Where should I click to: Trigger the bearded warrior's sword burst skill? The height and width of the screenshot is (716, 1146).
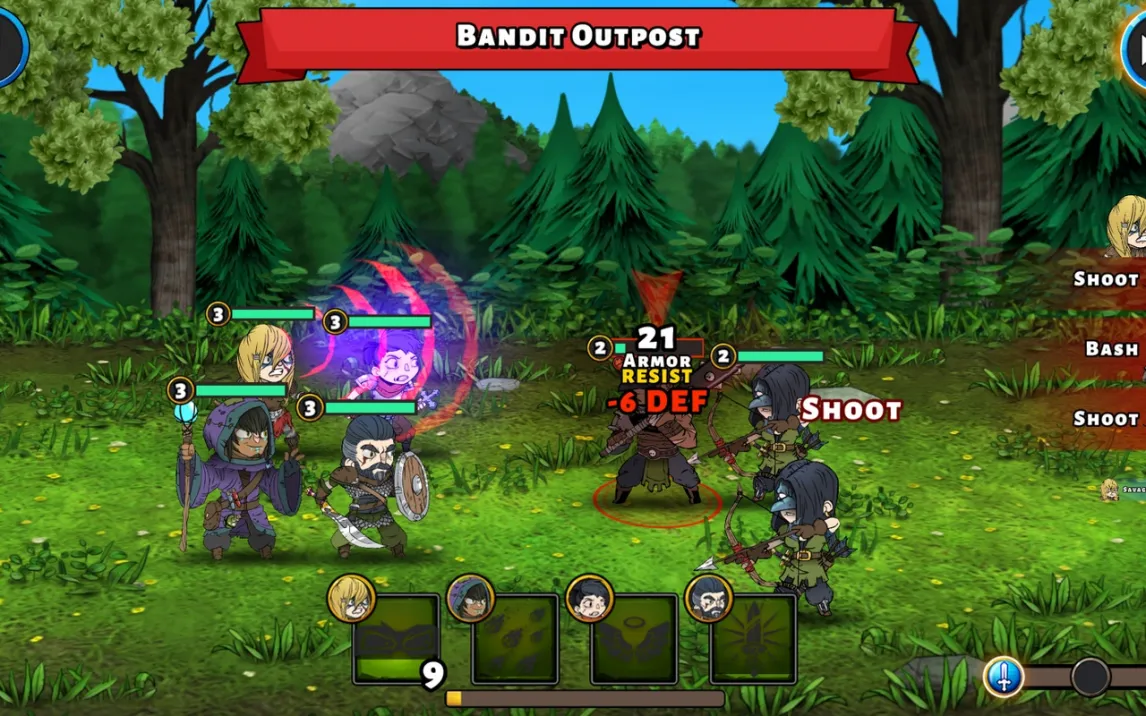pyautogui.click(x=753, y=640)
